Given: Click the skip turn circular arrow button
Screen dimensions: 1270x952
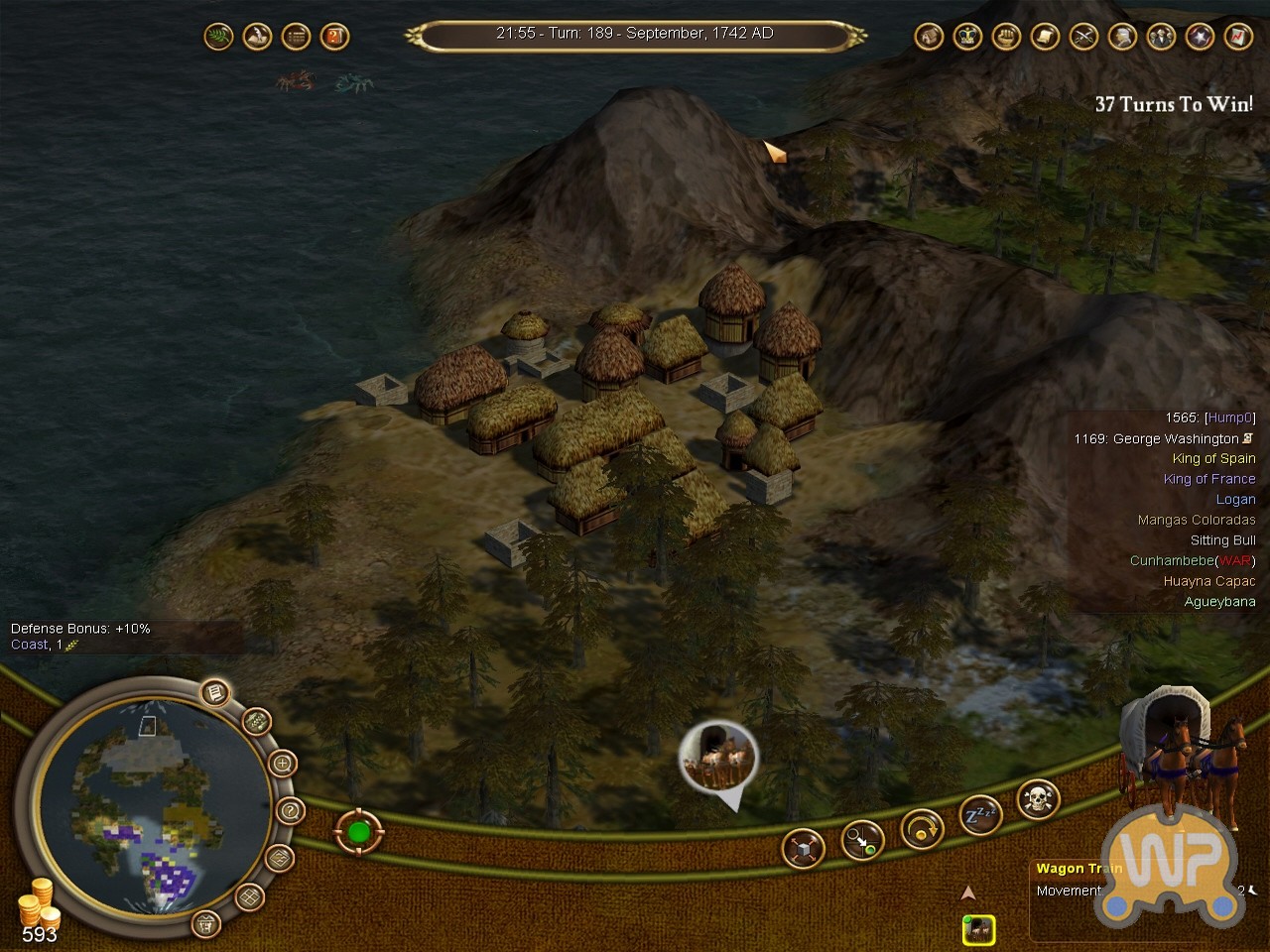Looking at the screenshot, I should [x=921, y=829].
